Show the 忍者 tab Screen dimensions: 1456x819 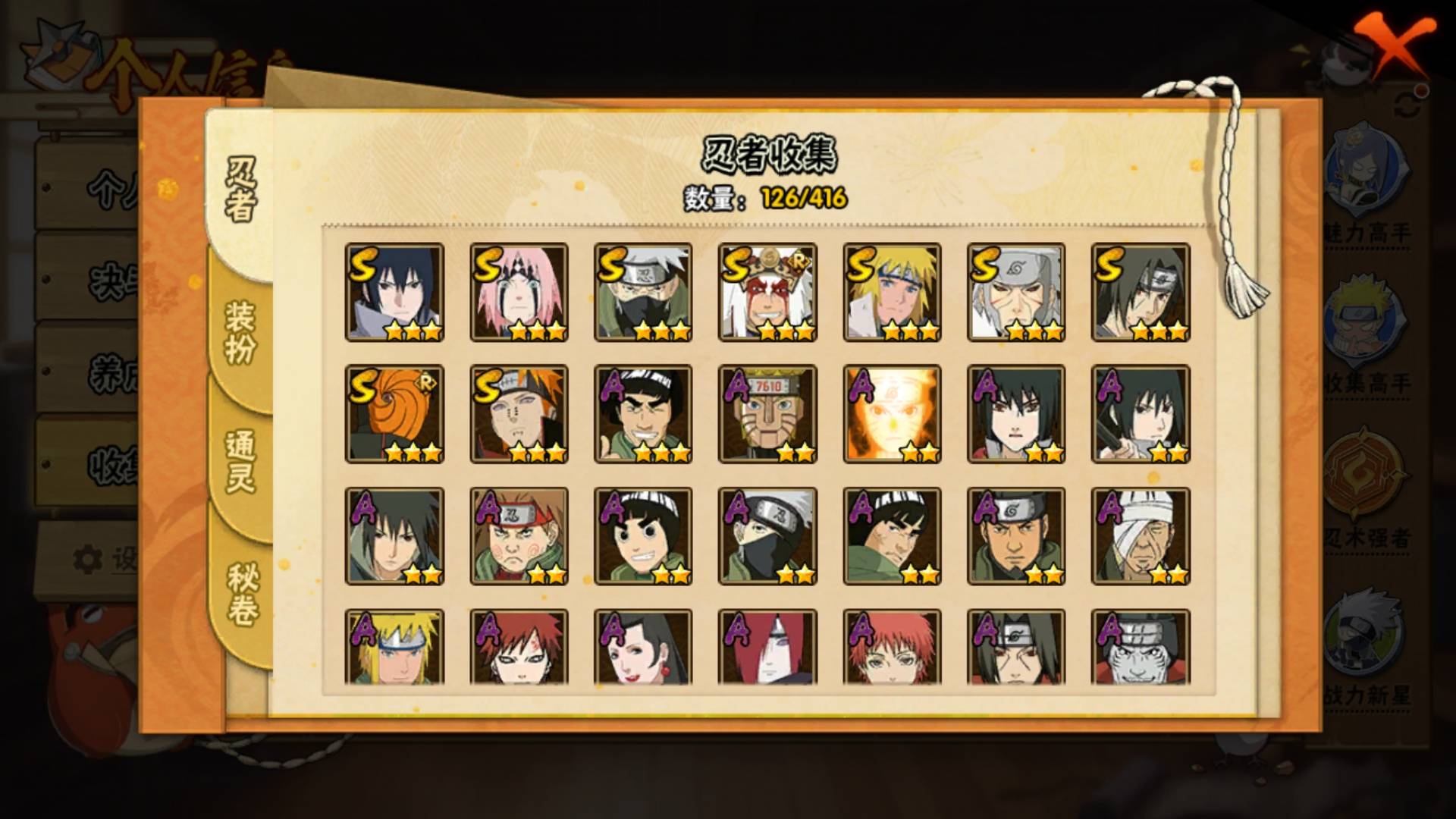(x=241, y=190)
